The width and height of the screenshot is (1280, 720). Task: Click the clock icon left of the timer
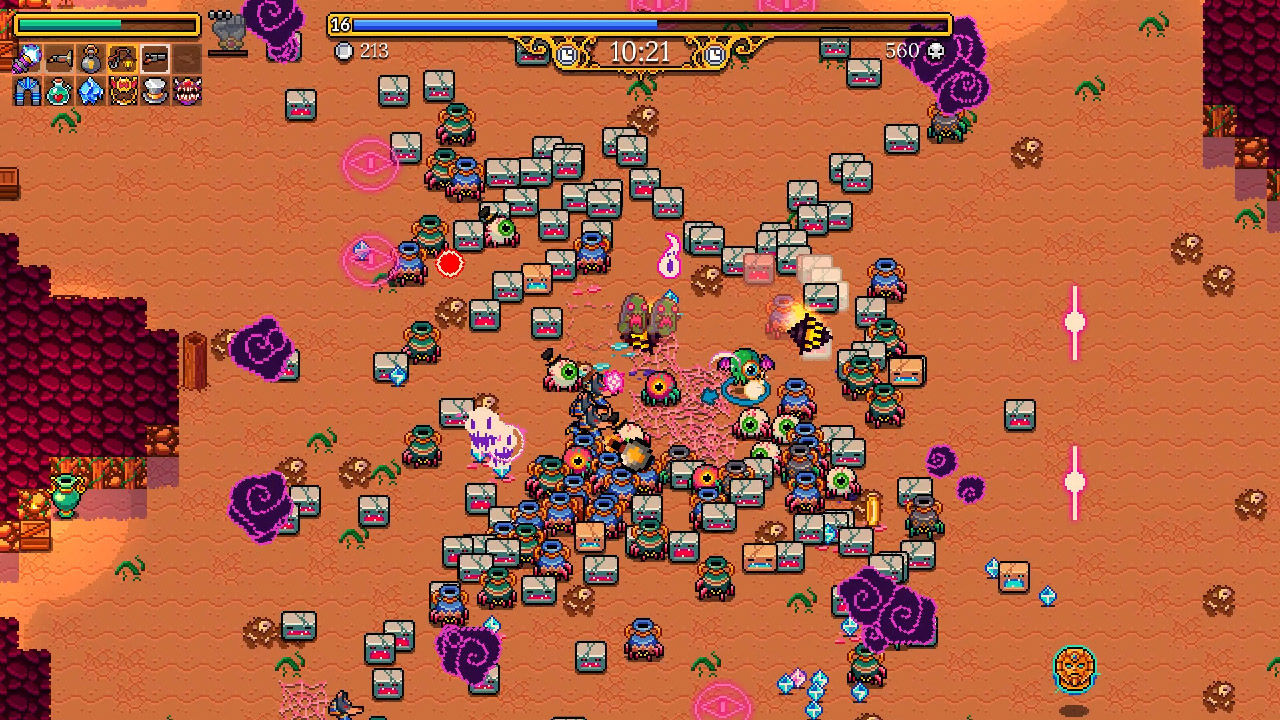click(566, 53)
